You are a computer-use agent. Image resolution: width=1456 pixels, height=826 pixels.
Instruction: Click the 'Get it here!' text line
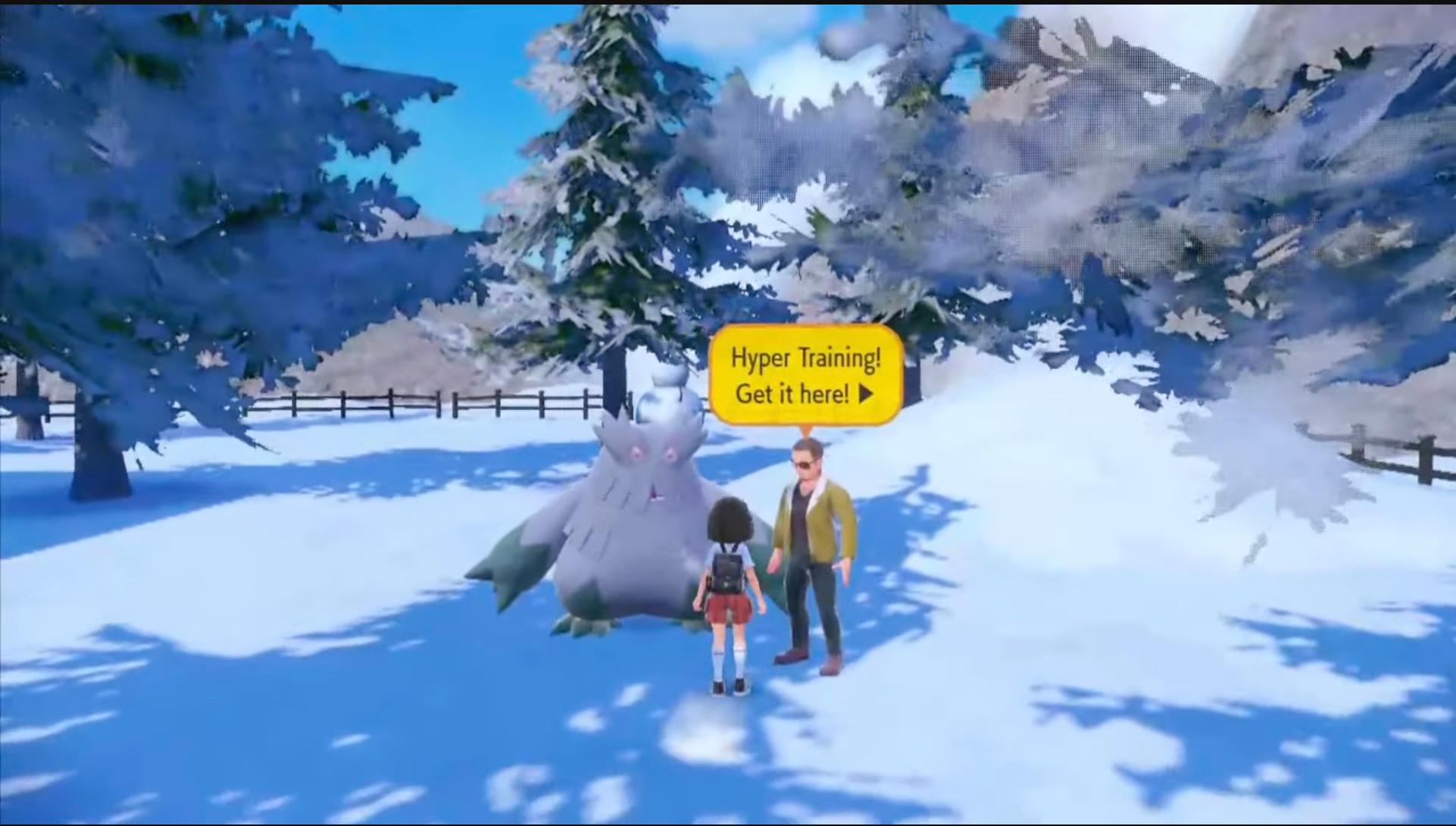(x=788, y=393)
